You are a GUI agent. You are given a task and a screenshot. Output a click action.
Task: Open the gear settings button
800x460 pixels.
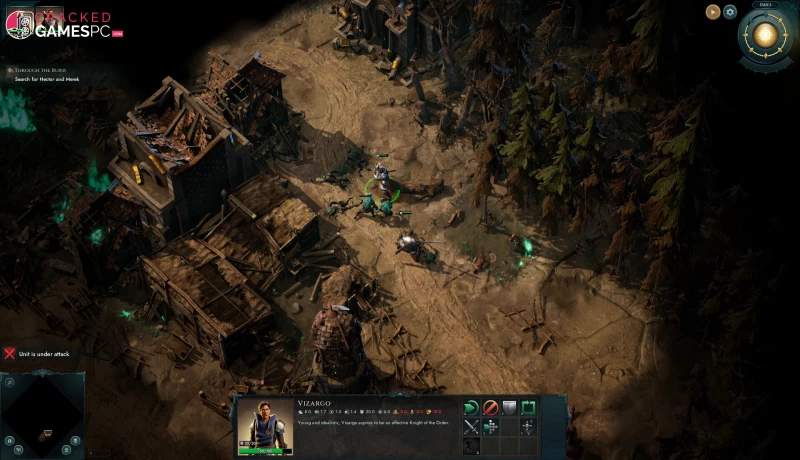[x=730, y=12]
